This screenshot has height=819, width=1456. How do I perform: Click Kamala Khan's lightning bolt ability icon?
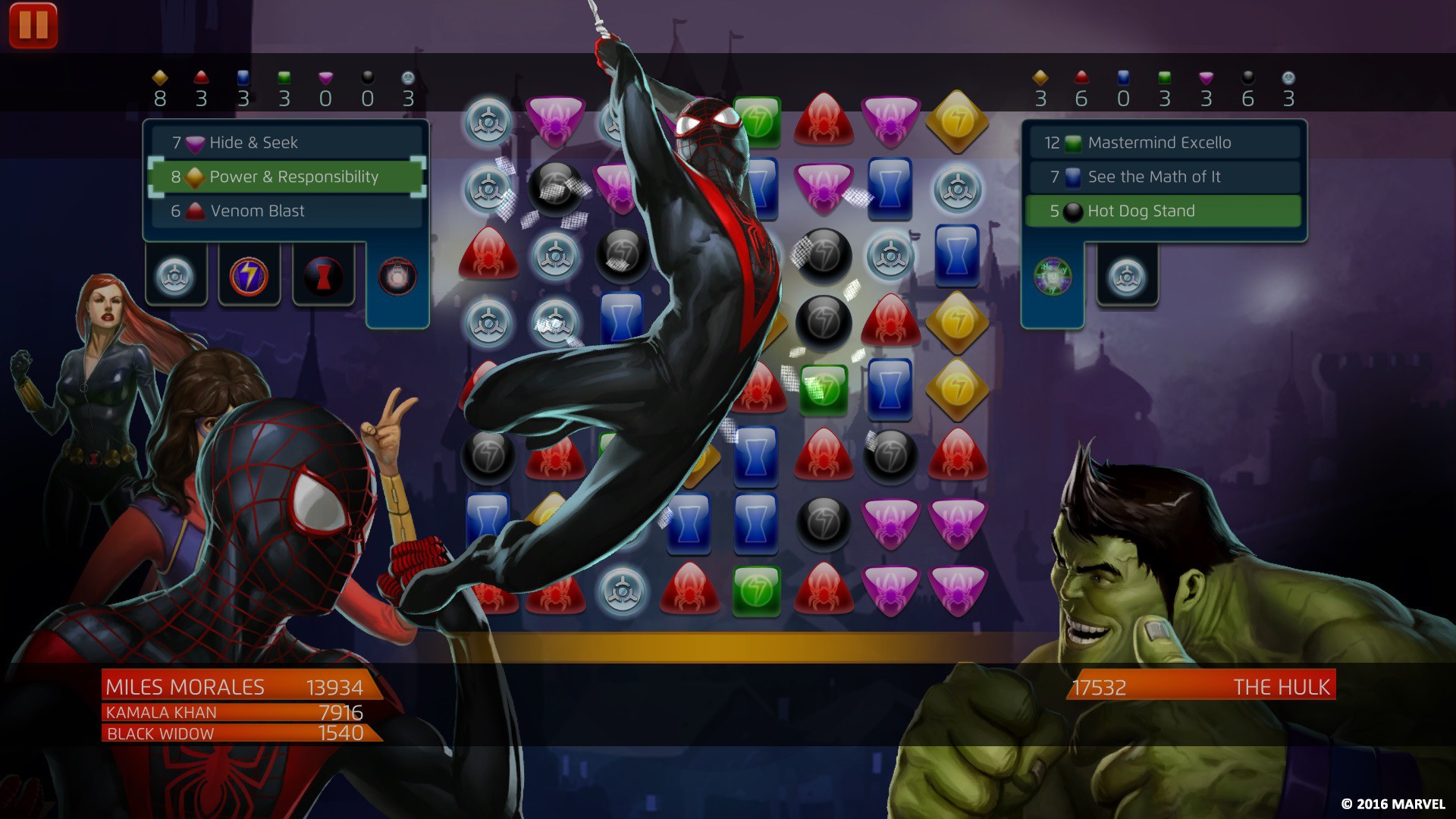[x=248, y=275]
